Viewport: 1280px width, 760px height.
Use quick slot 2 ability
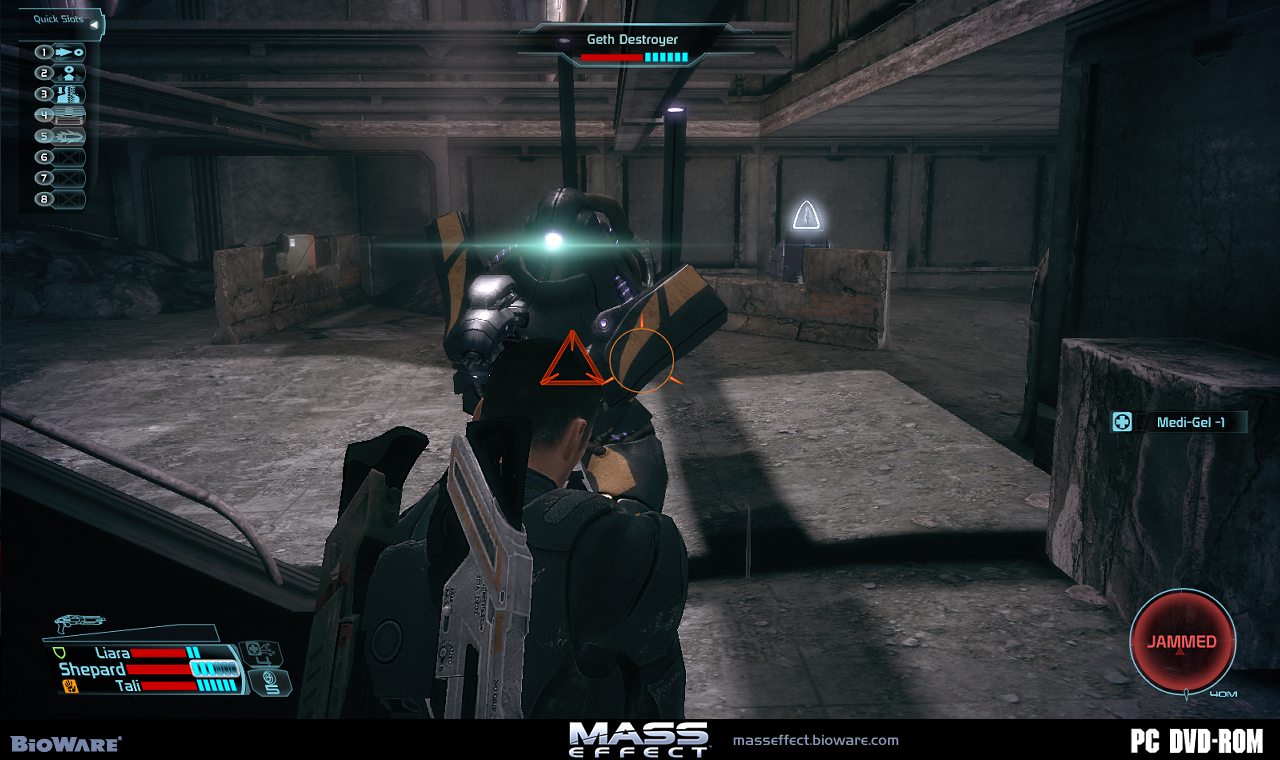61,73
